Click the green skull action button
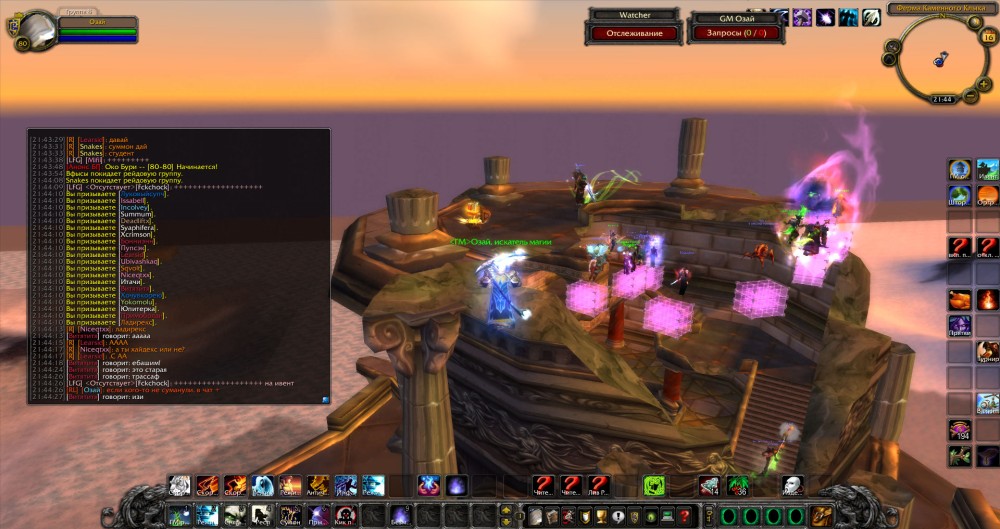Screen dimensions: 1000x529 point(652,486)
